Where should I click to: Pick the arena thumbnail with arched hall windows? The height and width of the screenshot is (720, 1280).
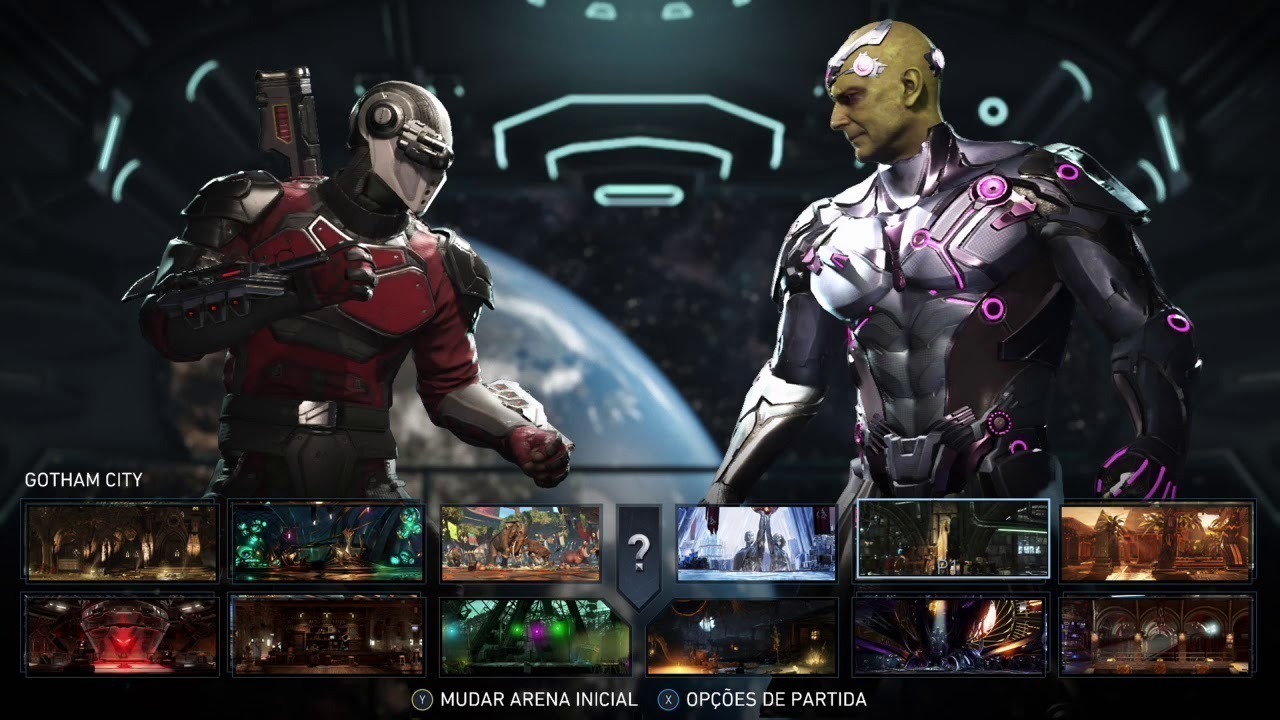point(1156,634)
